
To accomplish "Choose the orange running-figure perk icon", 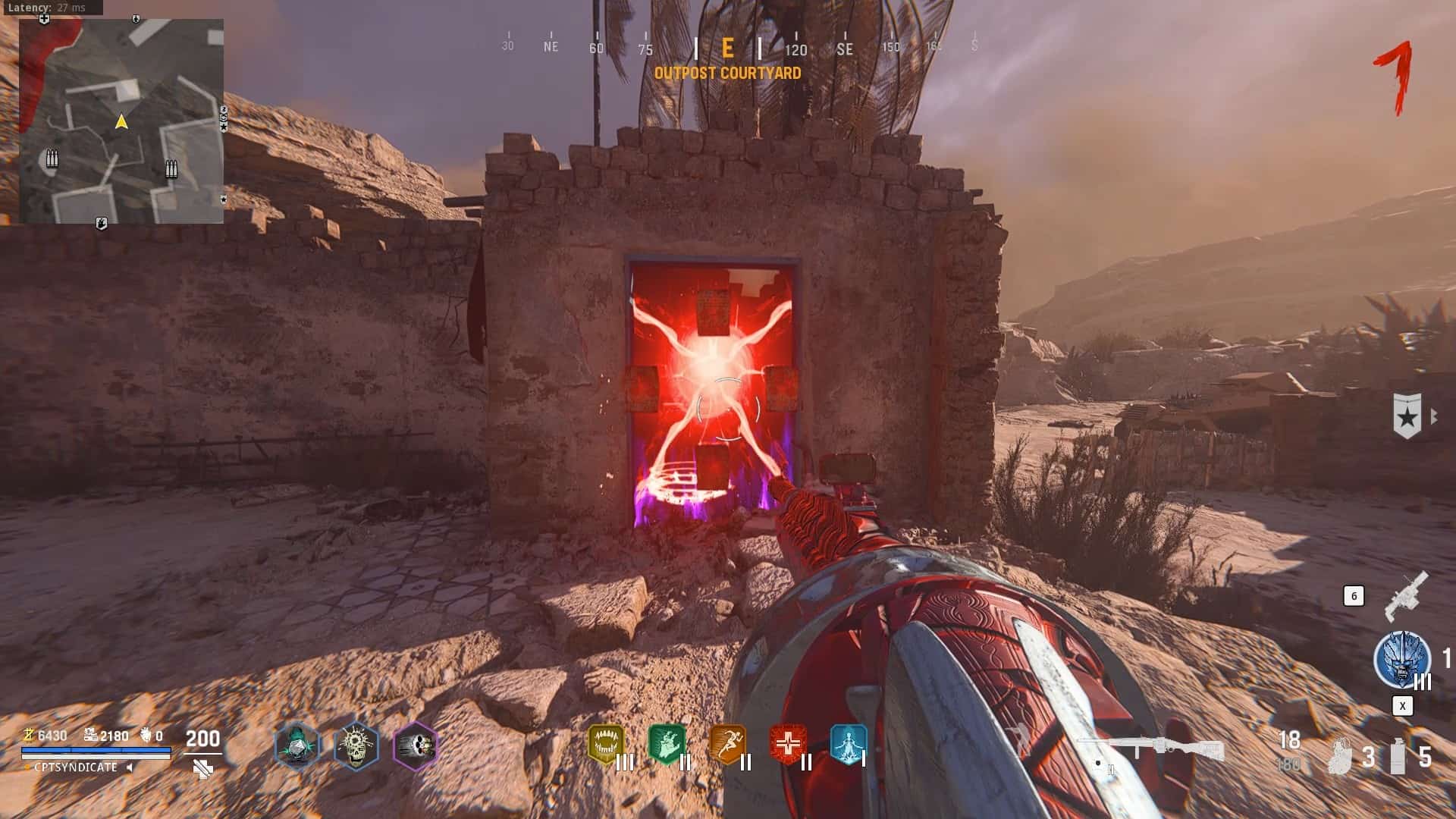I will [x=727, y=745].
